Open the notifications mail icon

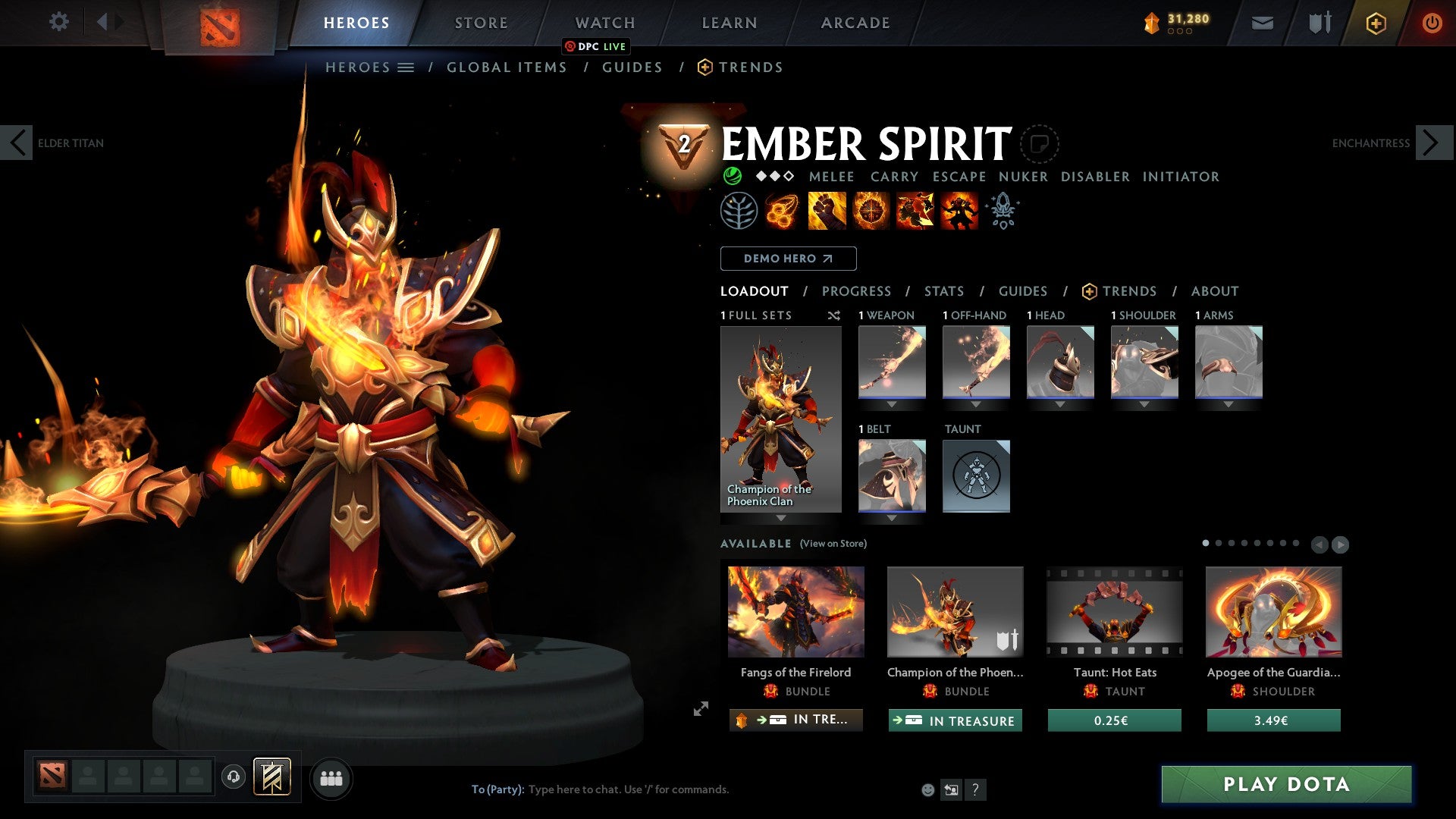(1262, 23)
